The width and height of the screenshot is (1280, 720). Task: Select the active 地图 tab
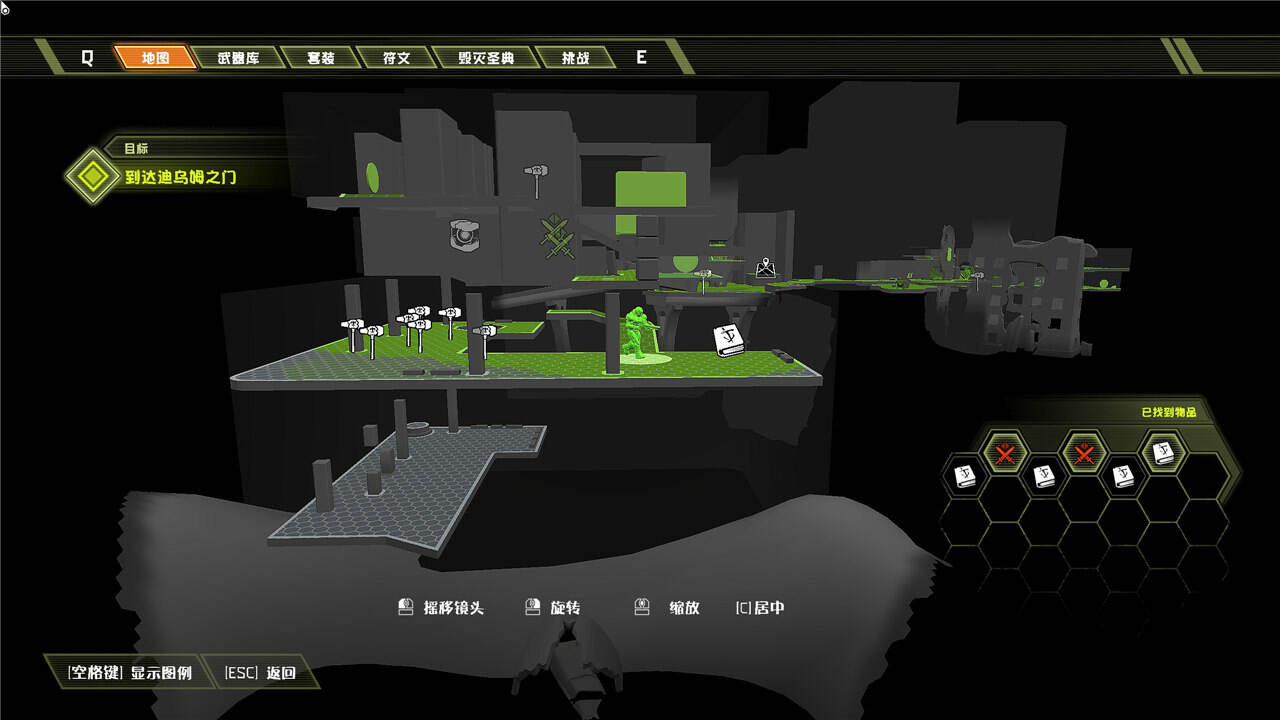click(155, 58)
